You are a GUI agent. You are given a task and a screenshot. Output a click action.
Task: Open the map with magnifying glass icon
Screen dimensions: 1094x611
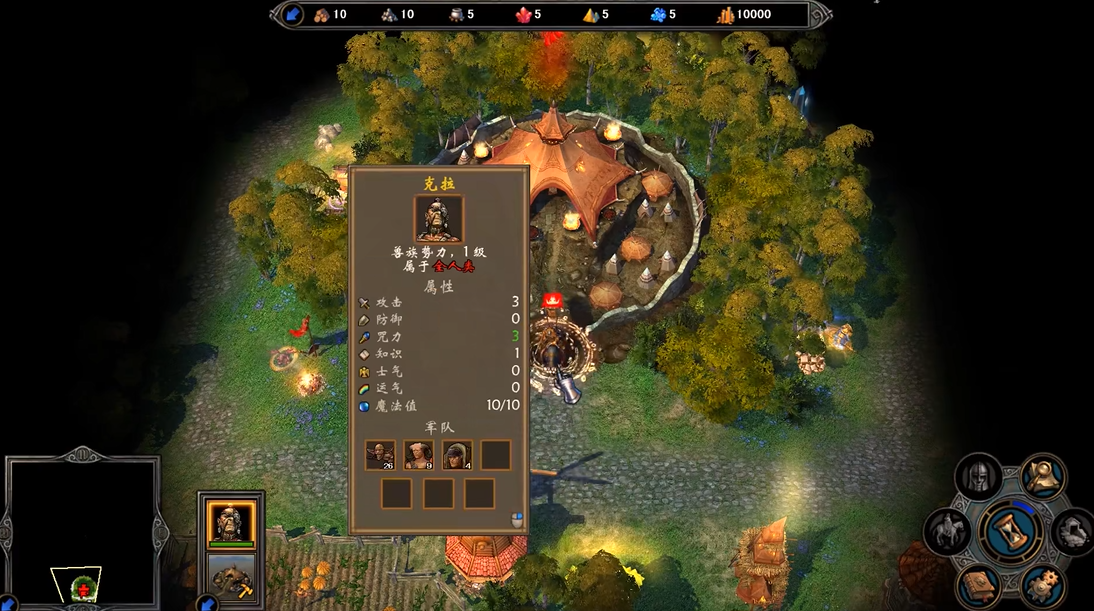(x=1043, y=477)
